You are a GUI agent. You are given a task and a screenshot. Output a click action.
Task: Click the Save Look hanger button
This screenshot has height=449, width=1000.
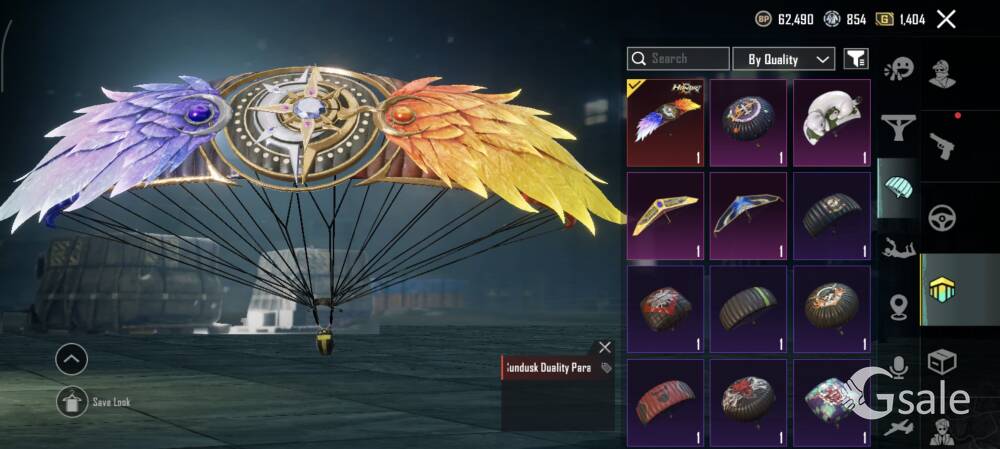tap(72, 402)
